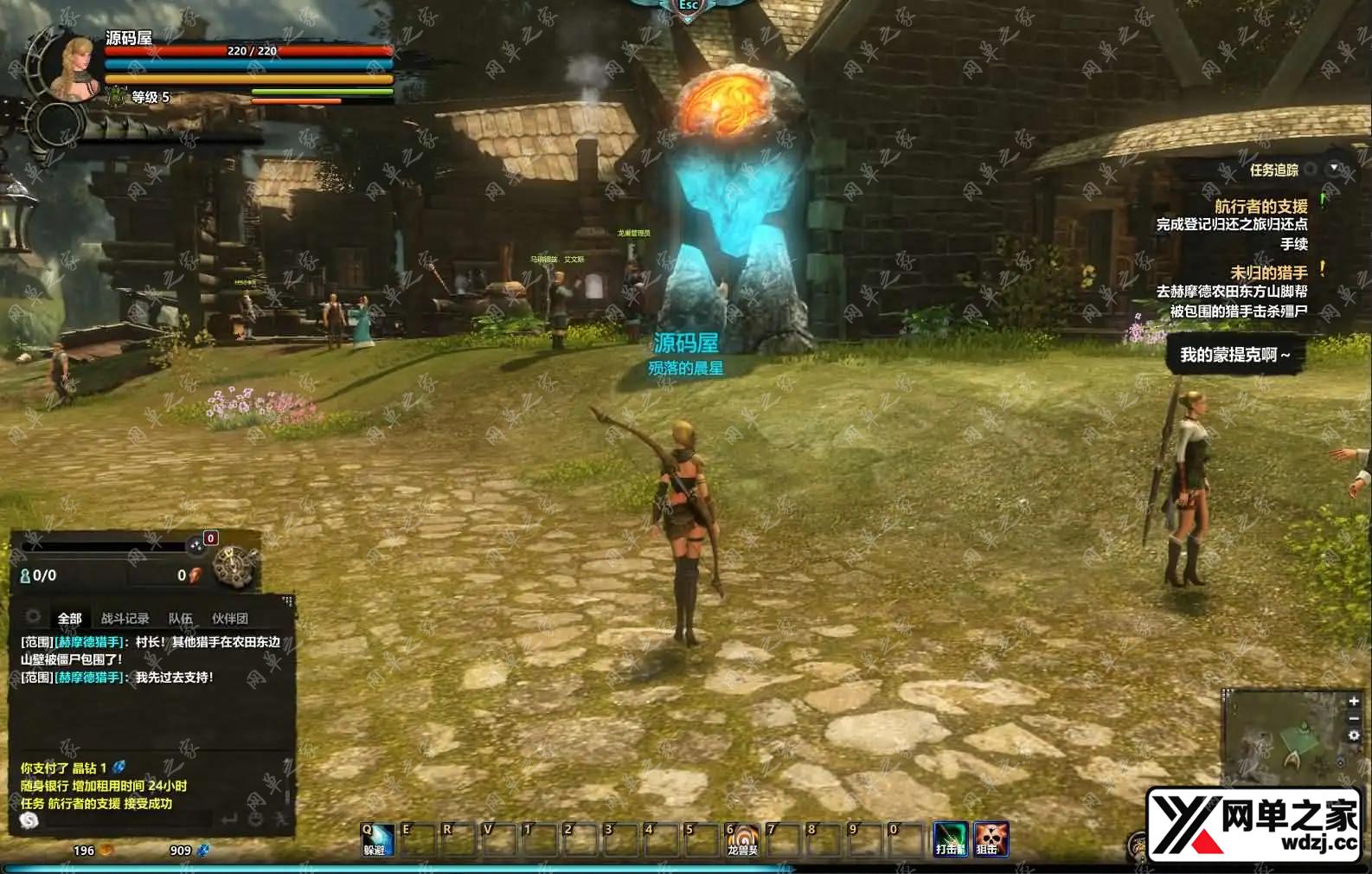Screen dimensions: 1372x874
Task: Activate the 躲避 dodge skill
Action: click(376, 839)
